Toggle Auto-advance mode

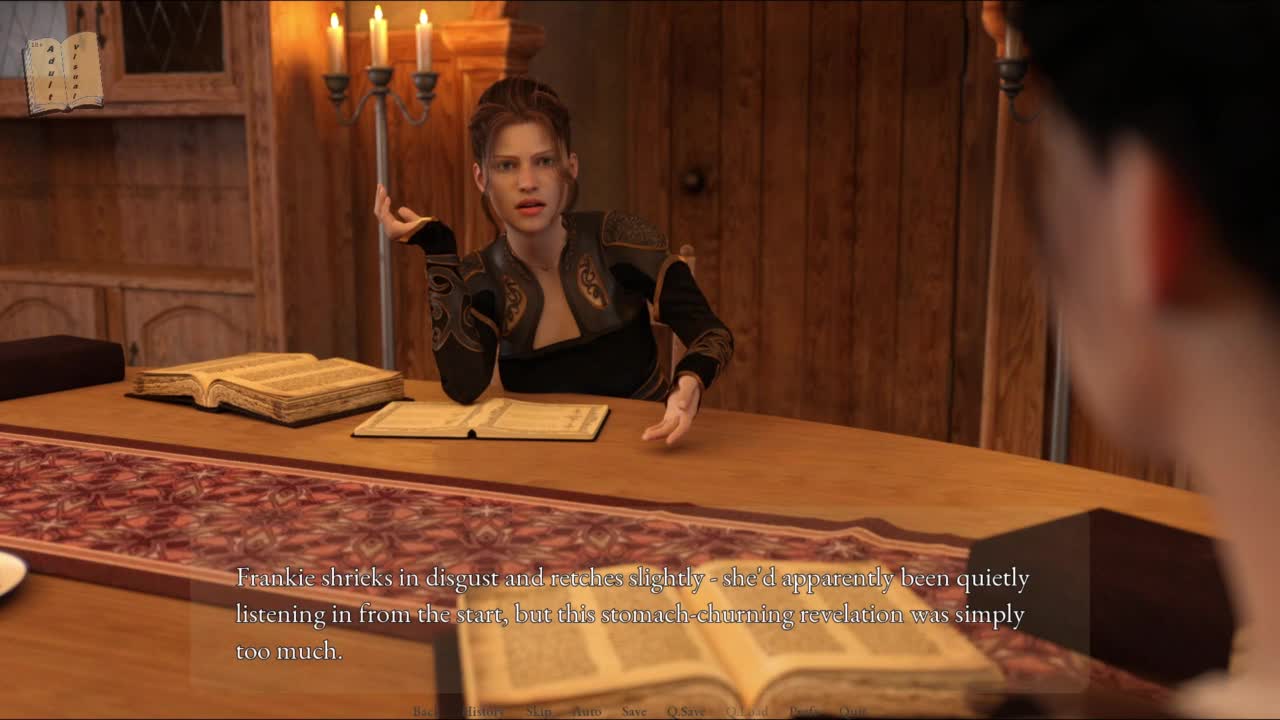point(587,711)
